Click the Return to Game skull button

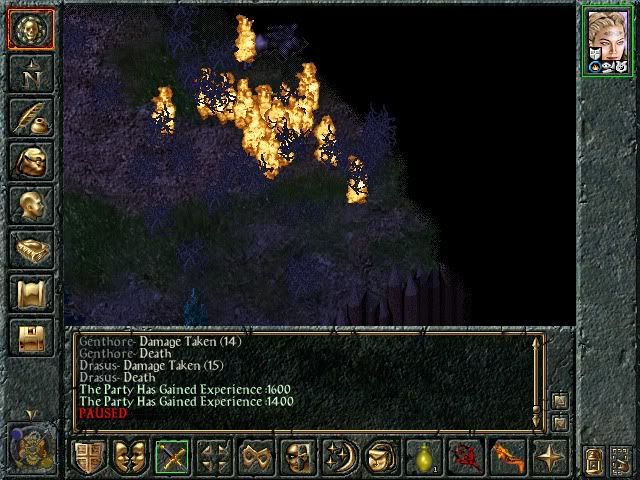coord(31,29)
